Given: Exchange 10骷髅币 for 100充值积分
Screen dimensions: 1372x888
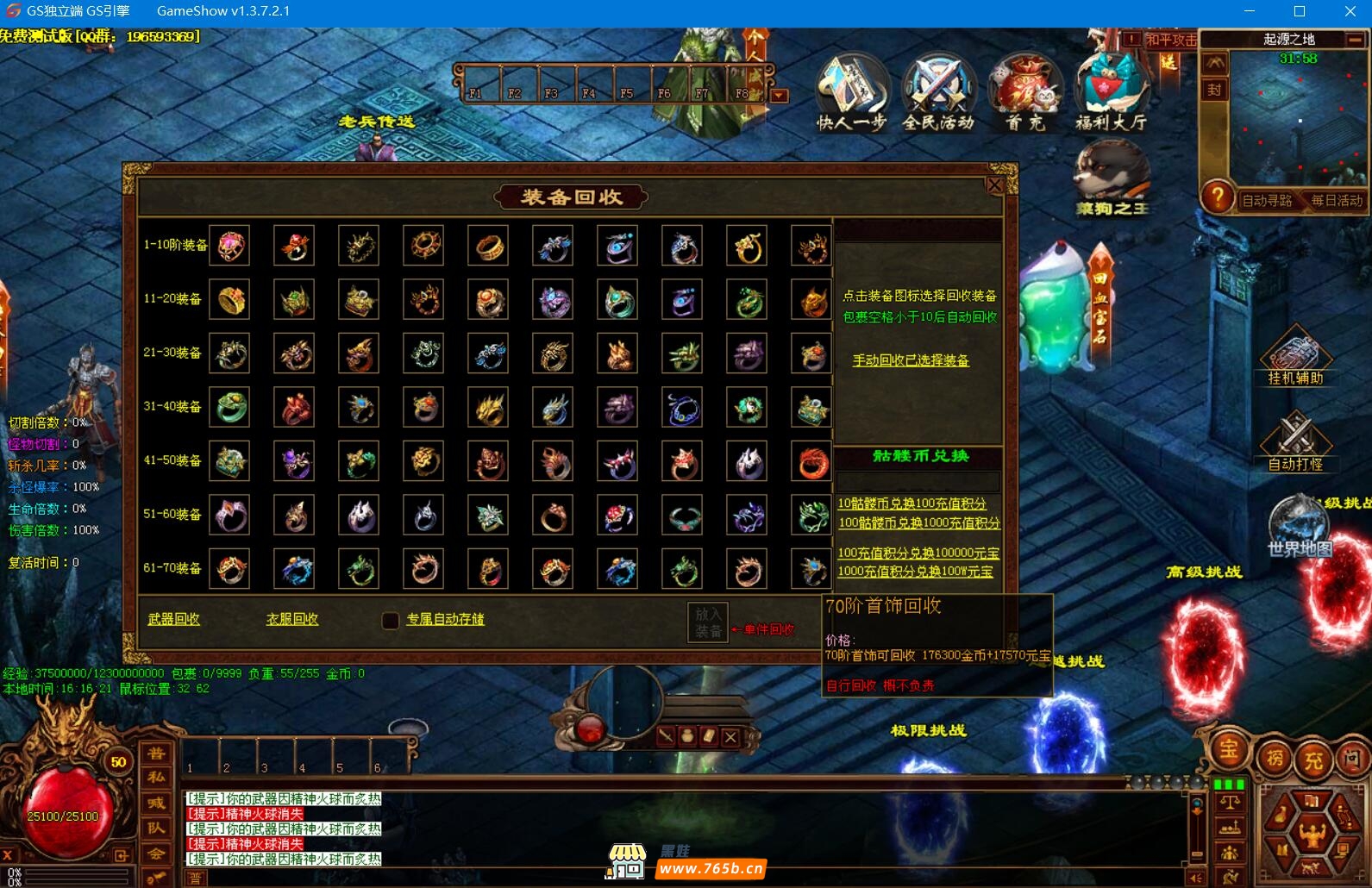Looking at the screenshot, I should (x=912, y=503).
